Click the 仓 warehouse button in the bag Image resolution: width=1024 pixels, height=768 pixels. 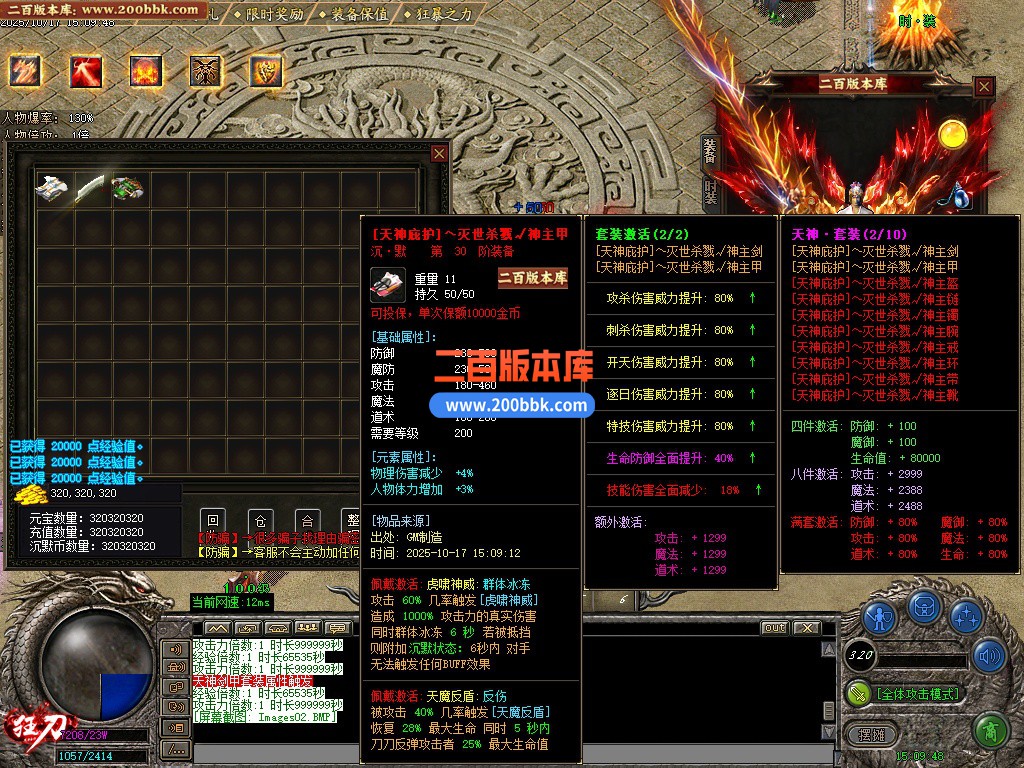pos(259,521)
